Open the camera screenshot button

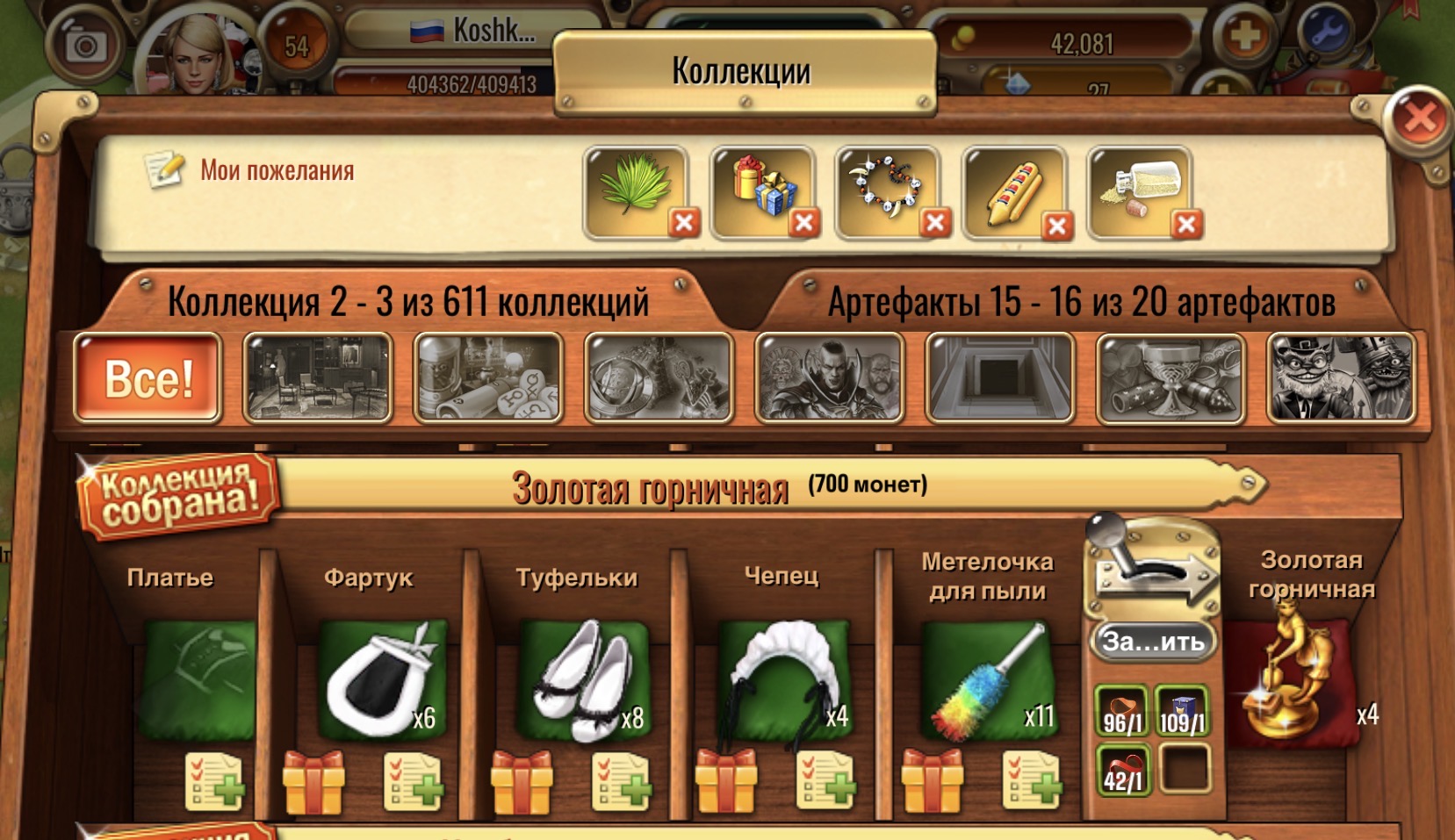point(86,44)
